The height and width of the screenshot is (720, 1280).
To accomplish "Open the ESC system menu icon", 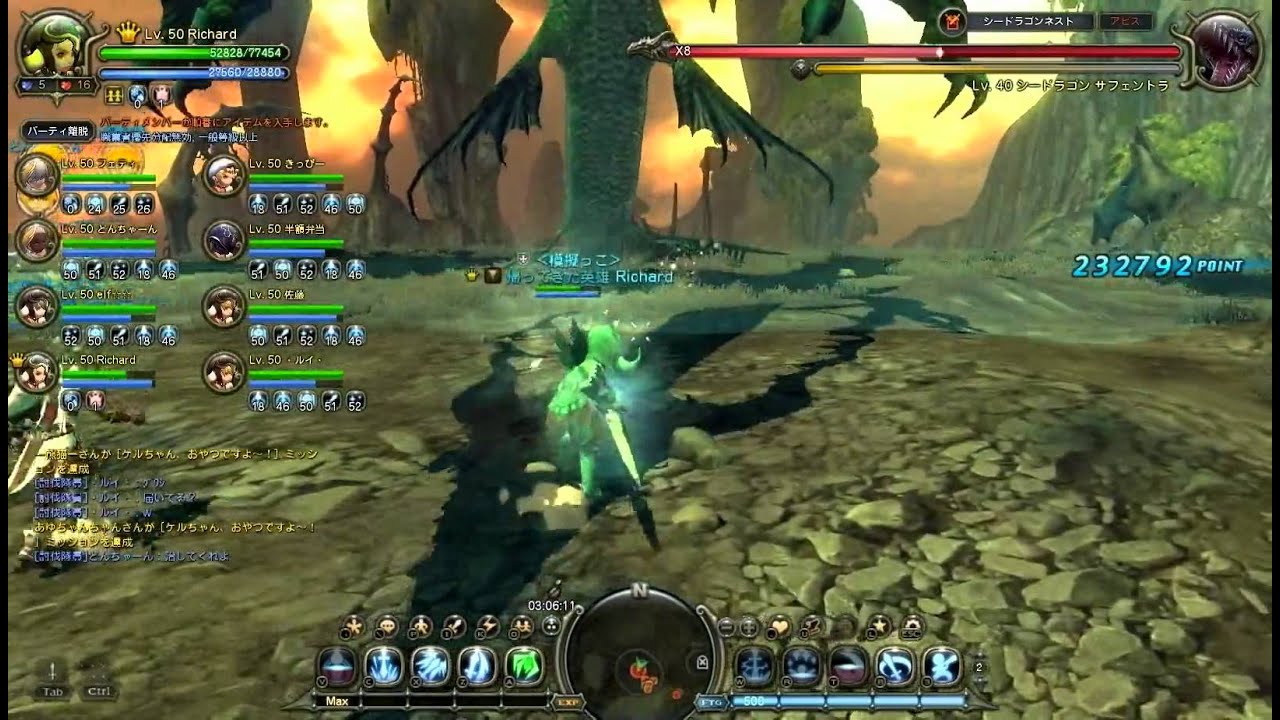I will (x=910, y=628).
